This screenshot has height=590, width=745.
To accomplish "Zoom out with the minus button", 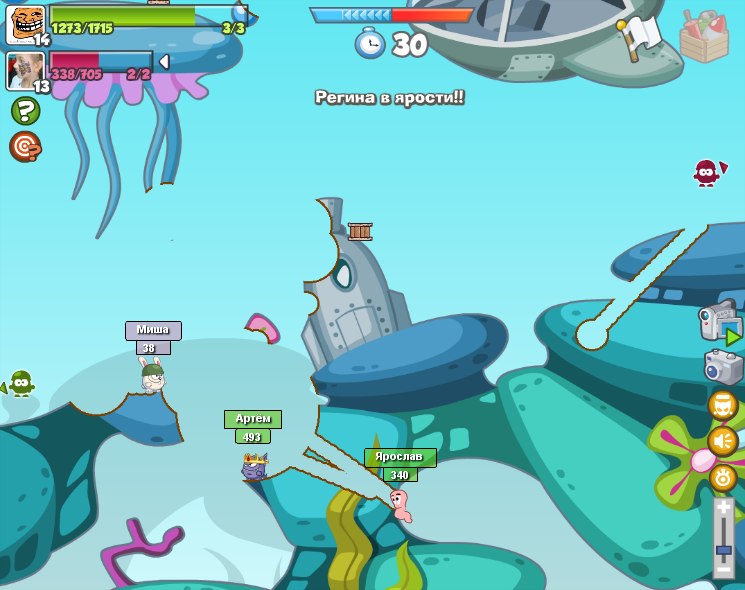I will click(724, 571).
